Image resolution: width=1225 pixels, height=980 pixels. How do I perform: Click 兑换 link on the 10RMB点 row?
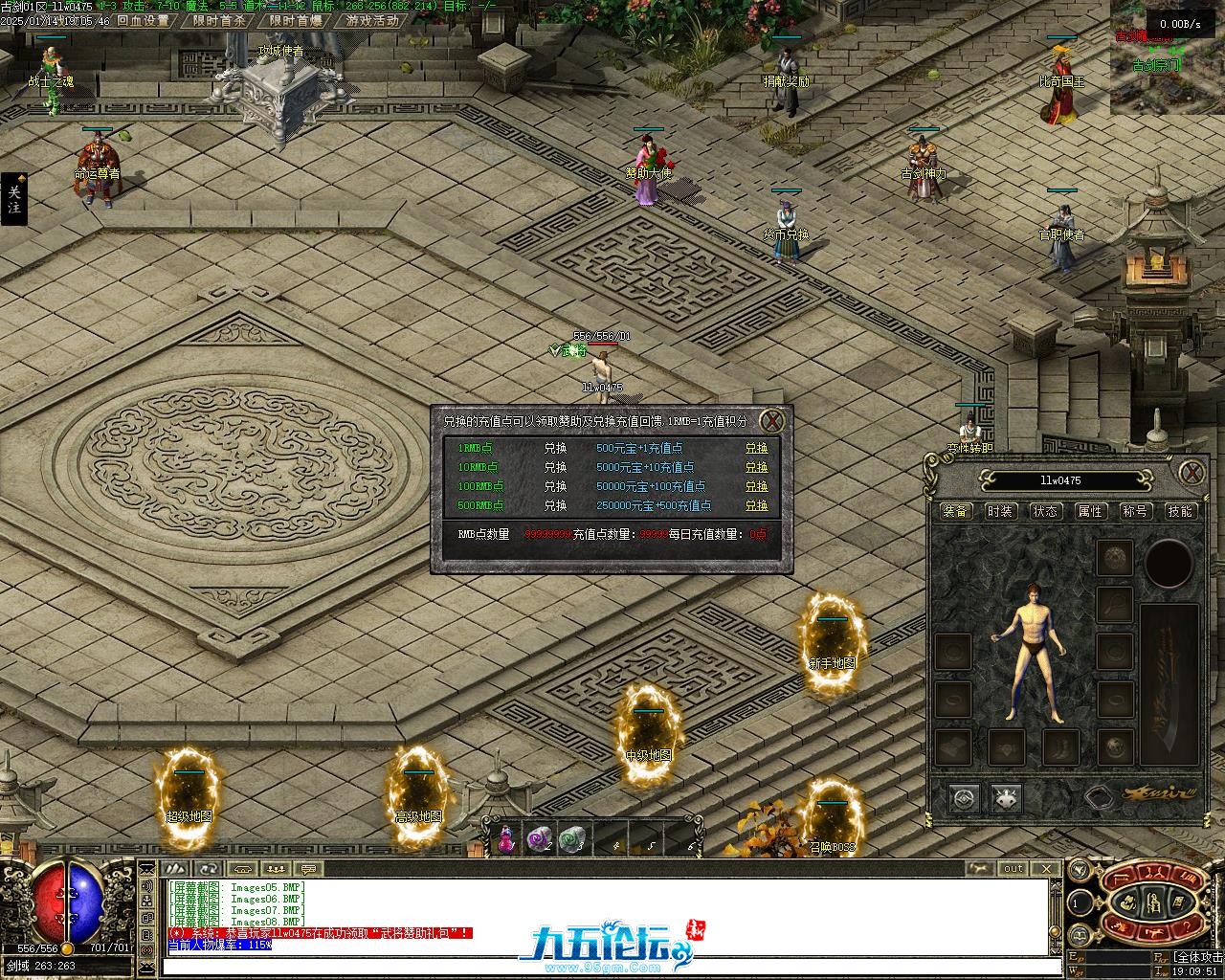[756, 467]
